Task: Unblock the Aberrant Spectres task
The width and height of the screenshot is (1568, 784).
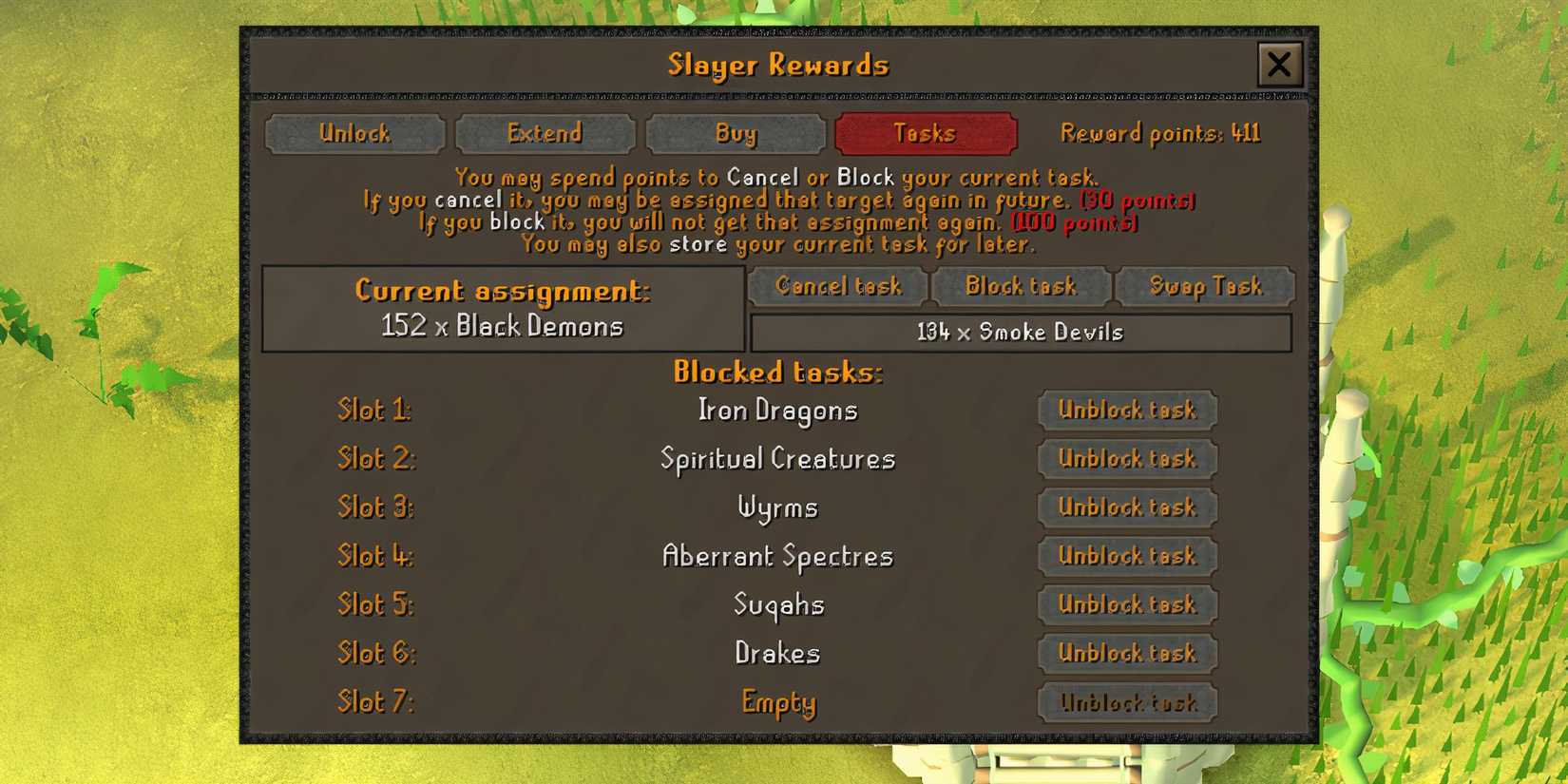Action: tap(1126, 556)
